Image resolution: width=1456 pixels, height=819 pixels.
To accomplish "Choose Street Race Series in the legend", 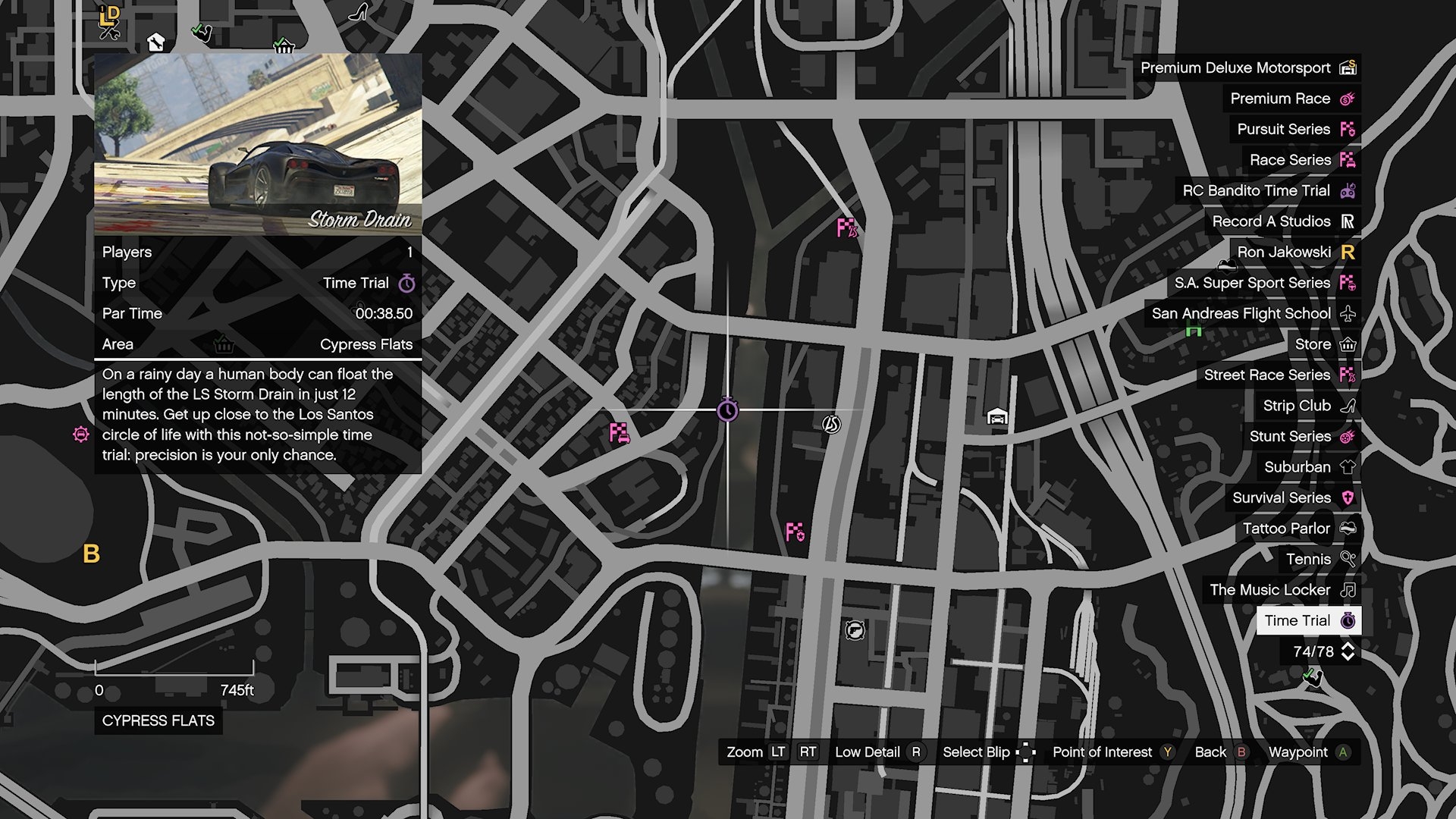I will [x=1278, y=375].
